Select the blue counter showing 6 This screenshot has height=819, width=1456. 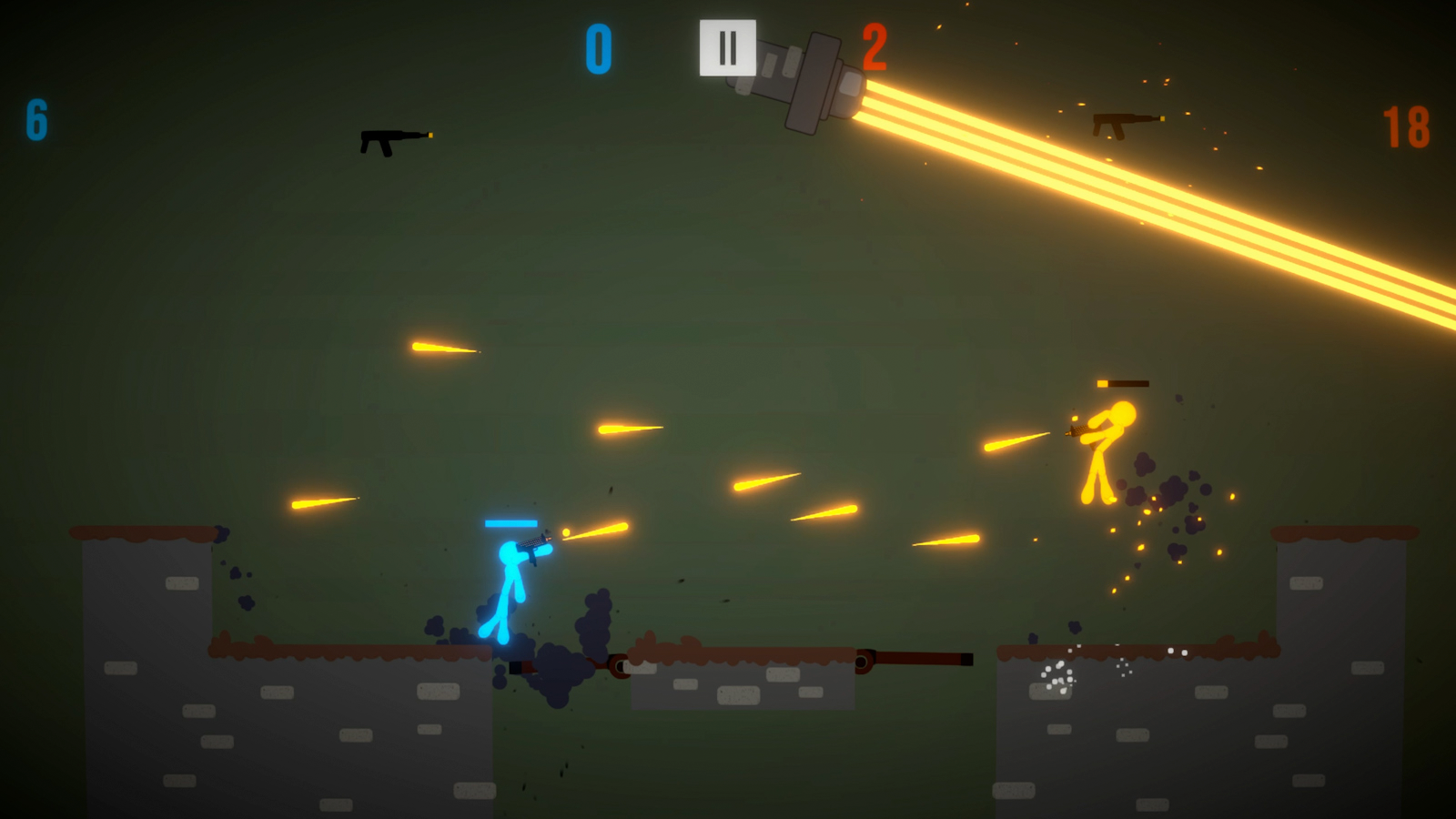[36, 122]
